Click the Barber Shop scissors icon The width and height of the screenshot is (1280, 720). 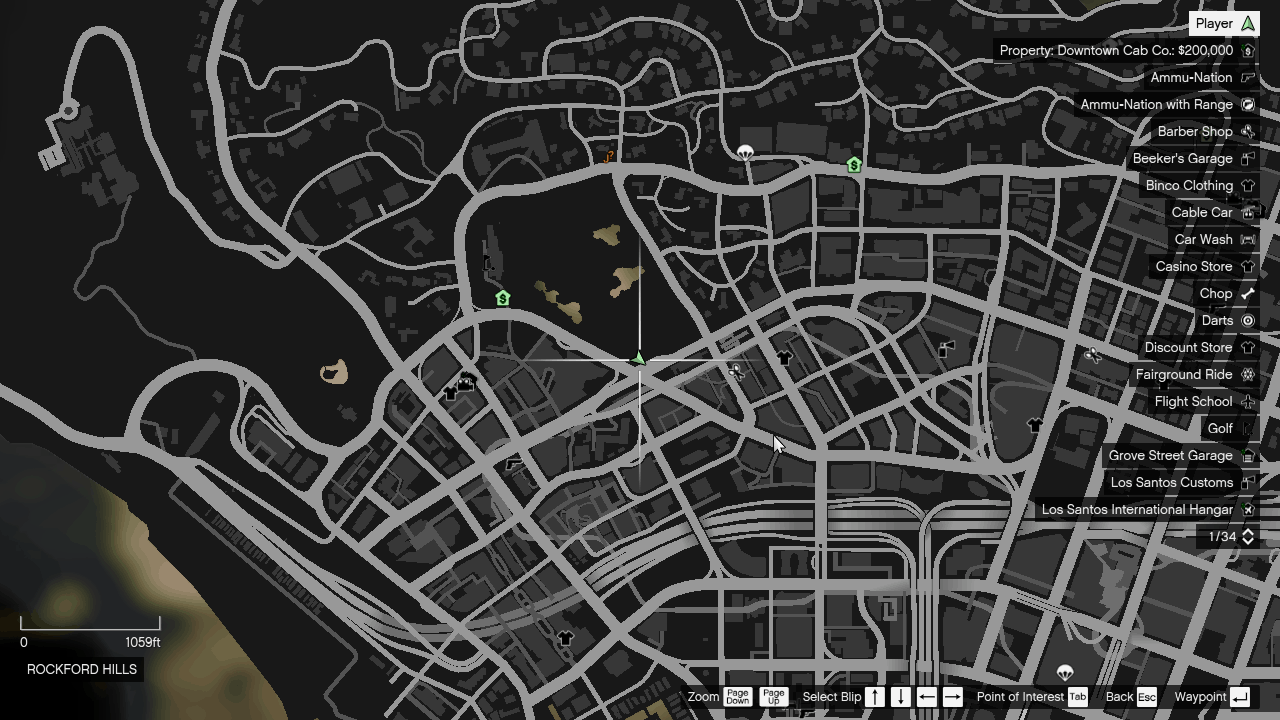click(x=1246, y=131)
